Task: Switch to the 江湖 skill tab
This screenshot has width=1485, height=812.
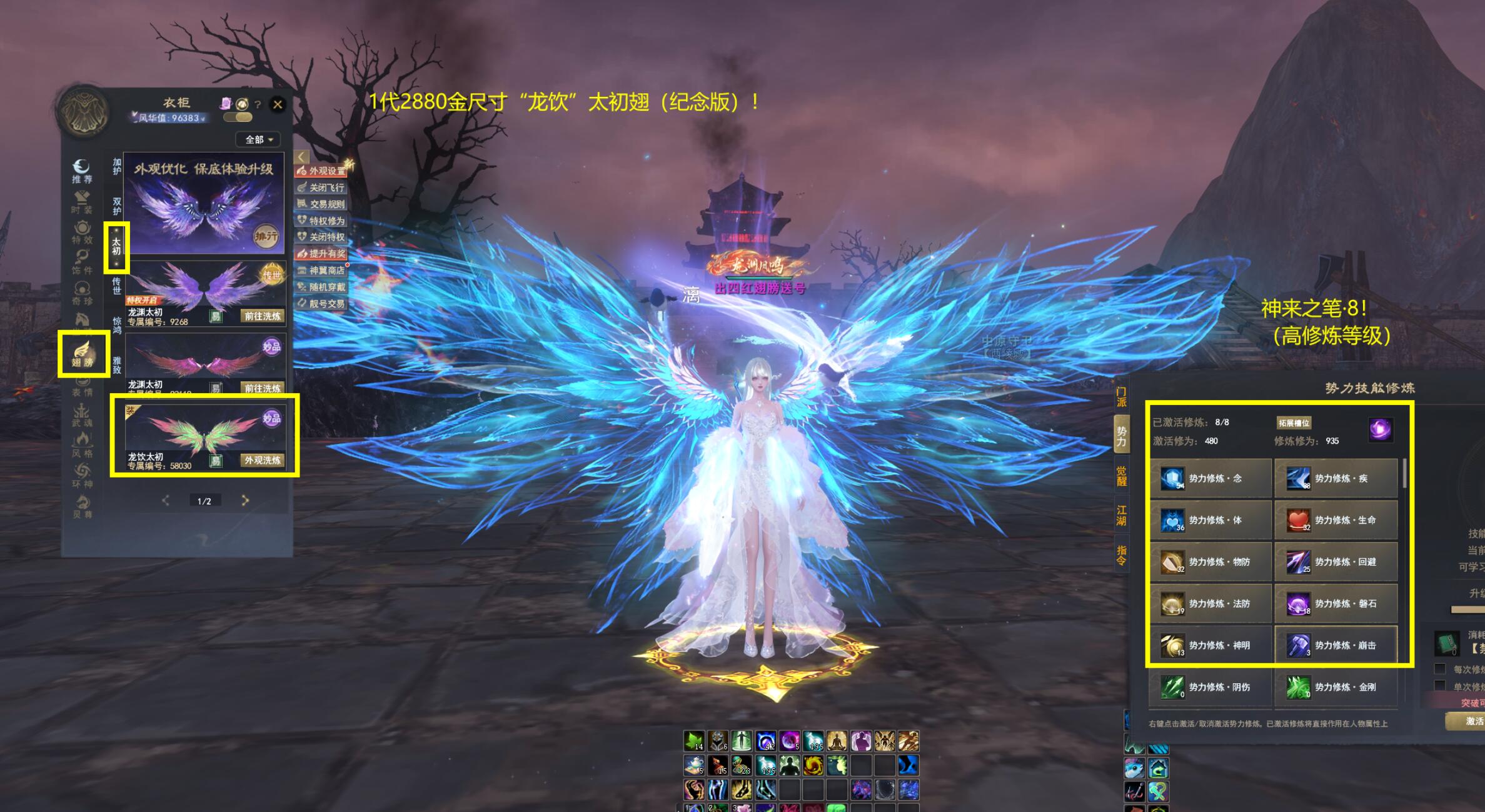Action: click(1121, 515)
